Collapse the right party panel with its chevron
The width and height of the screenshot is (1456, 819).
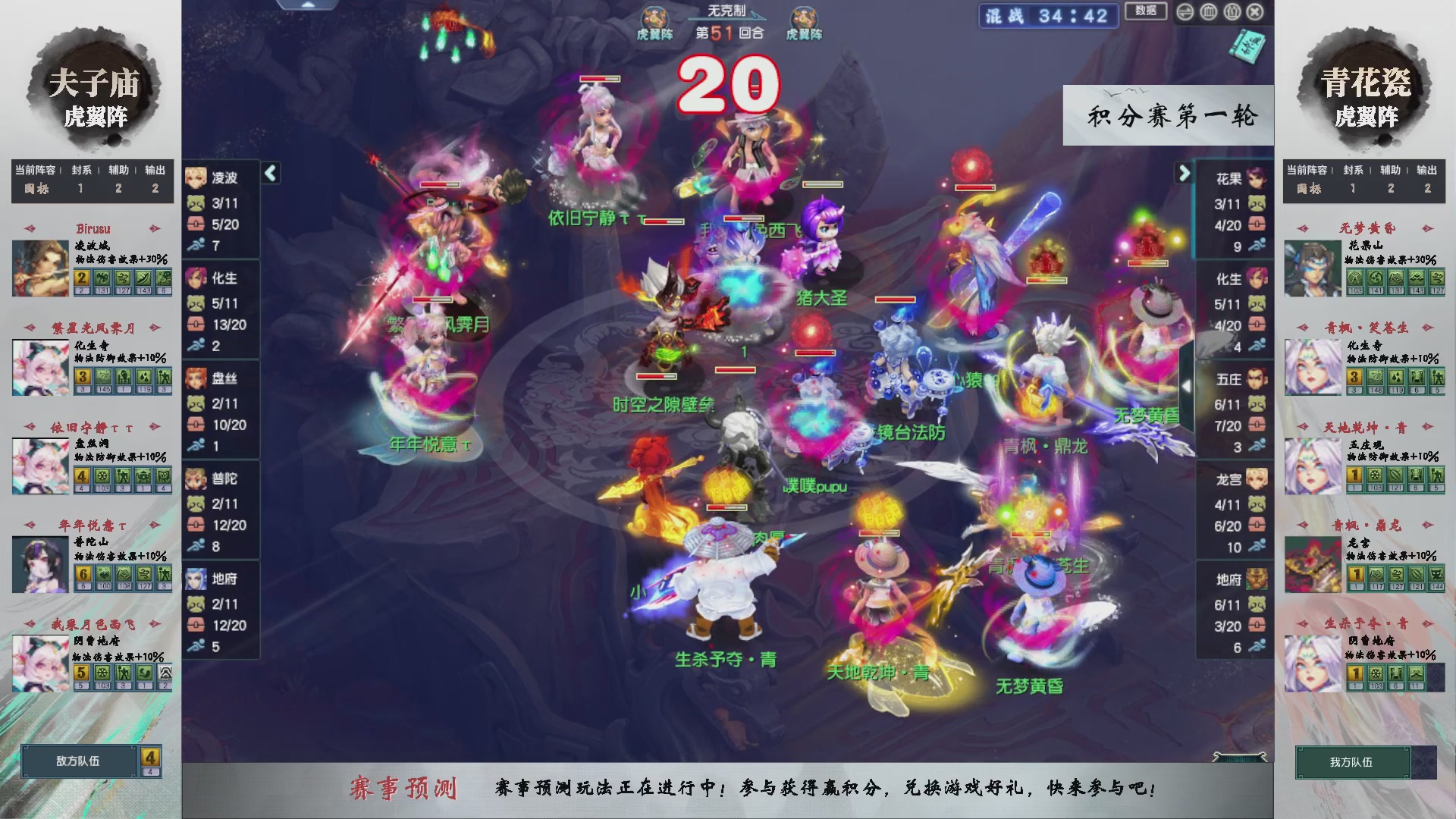point(1185,173)
